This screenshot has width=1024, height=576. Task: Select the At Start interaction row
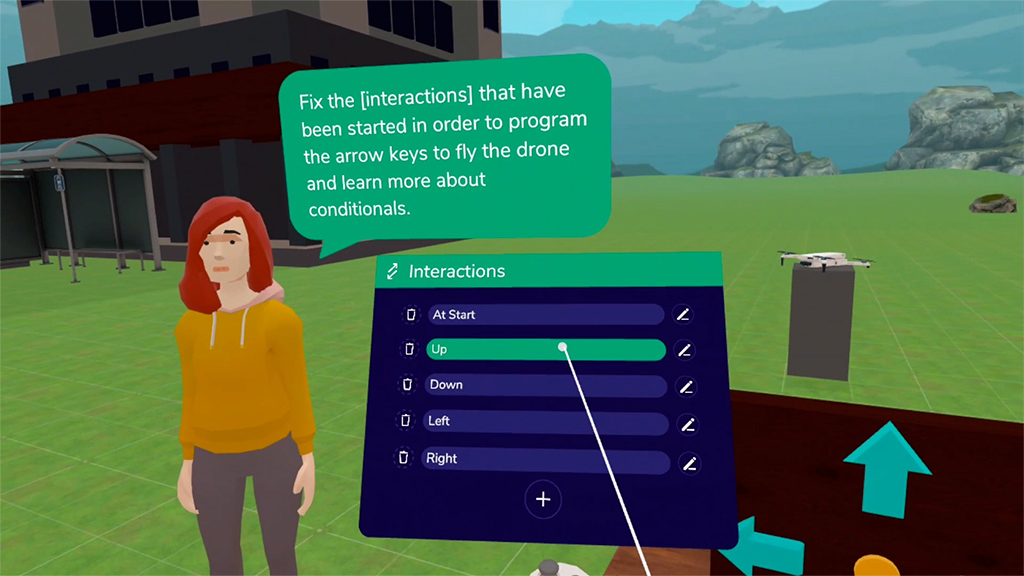(x=545, y=315)
